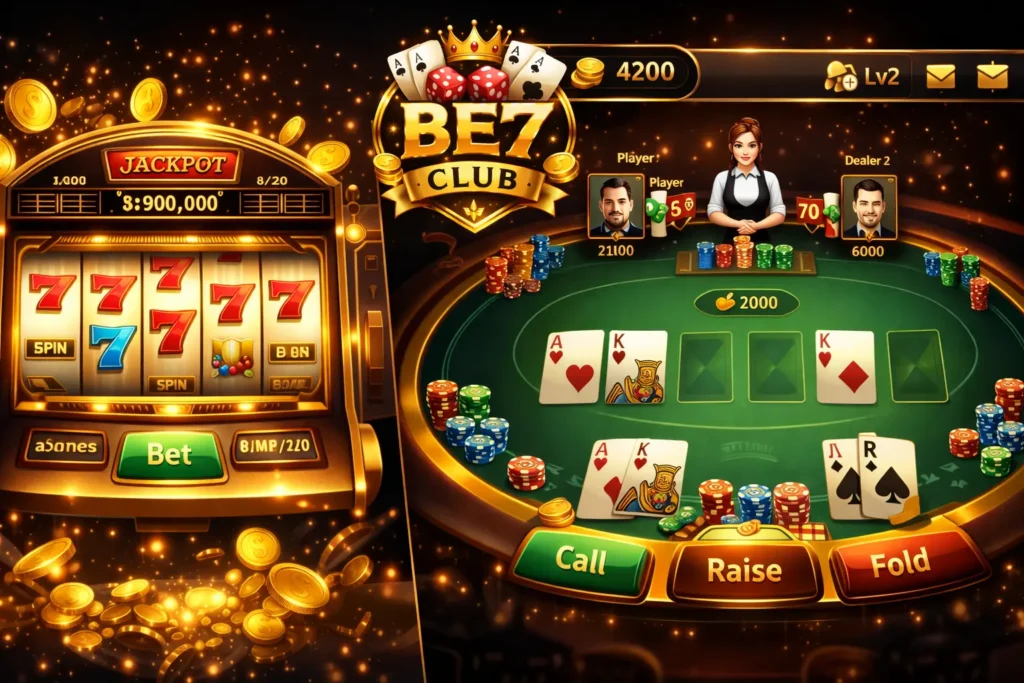The image size is (1024, 683).
Task: Fold the poker hand
Action: tap(900, 564)
